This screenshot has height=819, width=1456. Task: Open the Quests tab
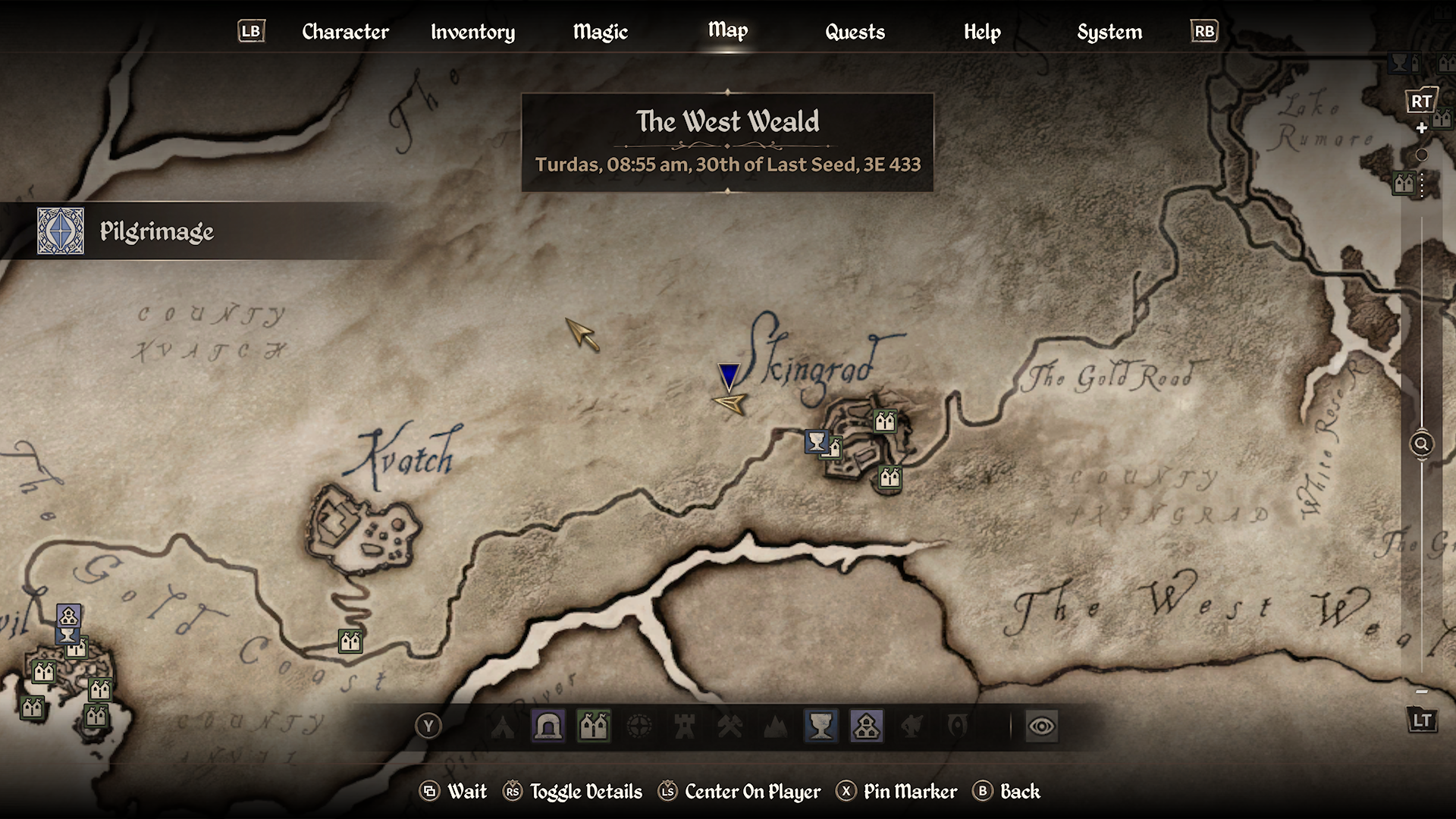click(x=855, y=32)
